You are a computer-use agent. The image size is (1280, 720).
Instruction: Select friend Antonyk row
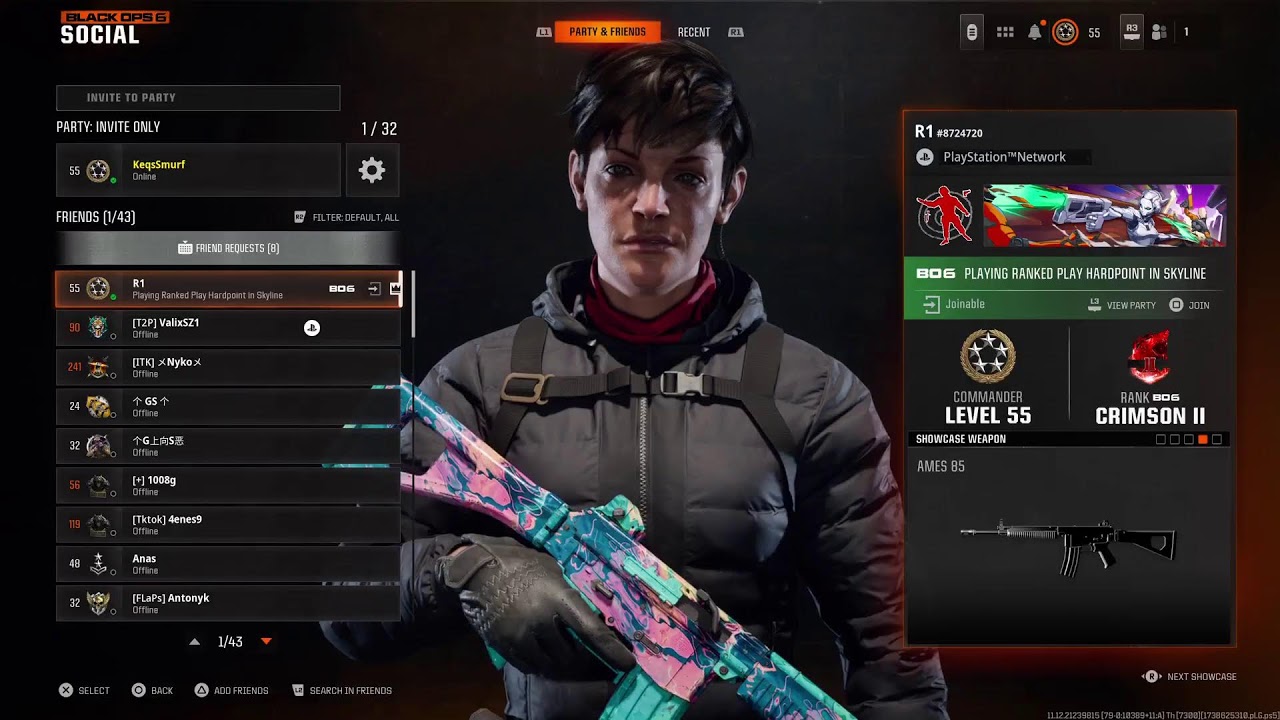[x=228, y=603]
